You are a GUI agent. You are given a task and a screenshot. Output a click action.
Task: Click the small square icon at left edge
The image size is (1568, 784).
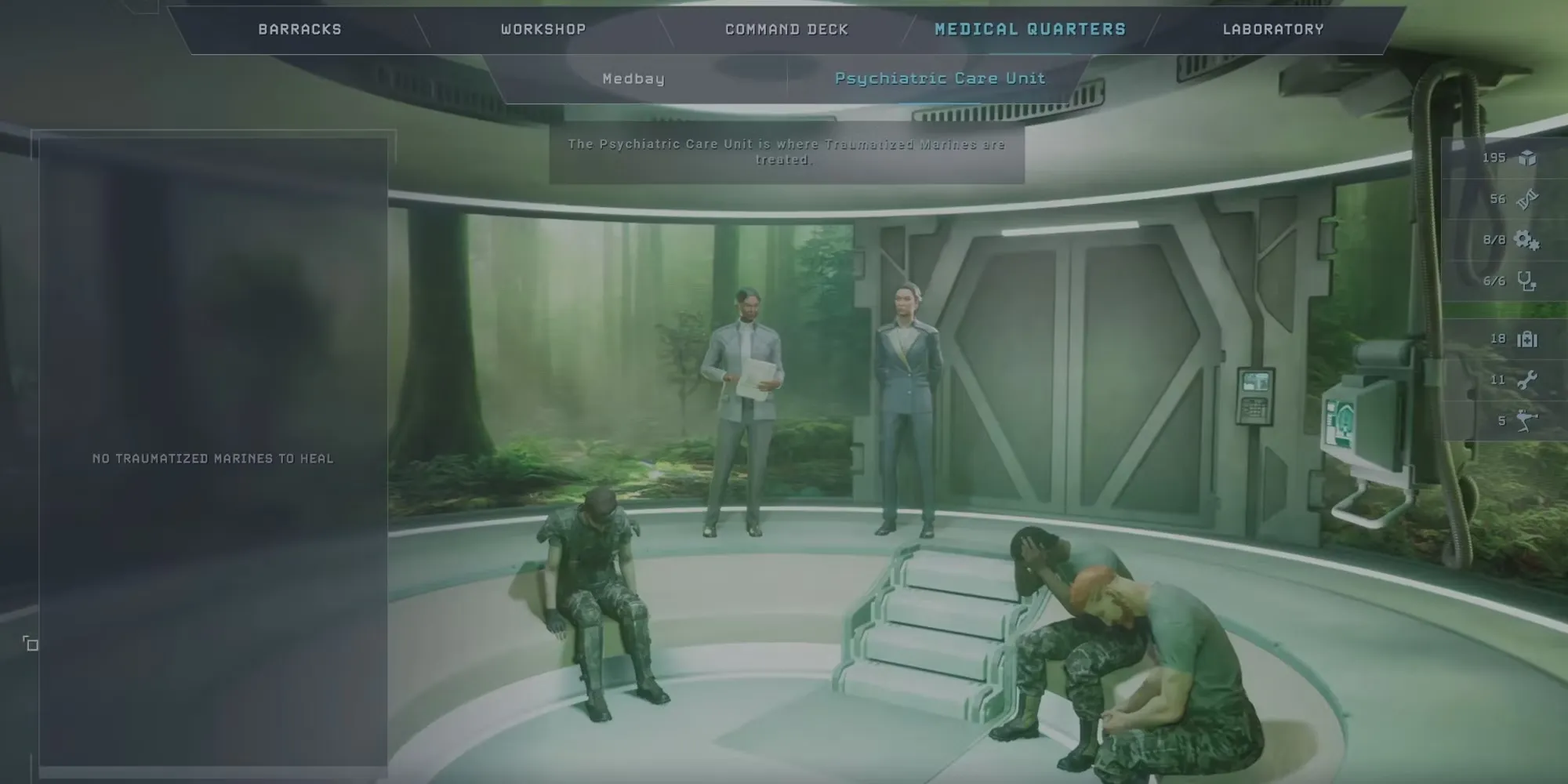click(31, 644)
